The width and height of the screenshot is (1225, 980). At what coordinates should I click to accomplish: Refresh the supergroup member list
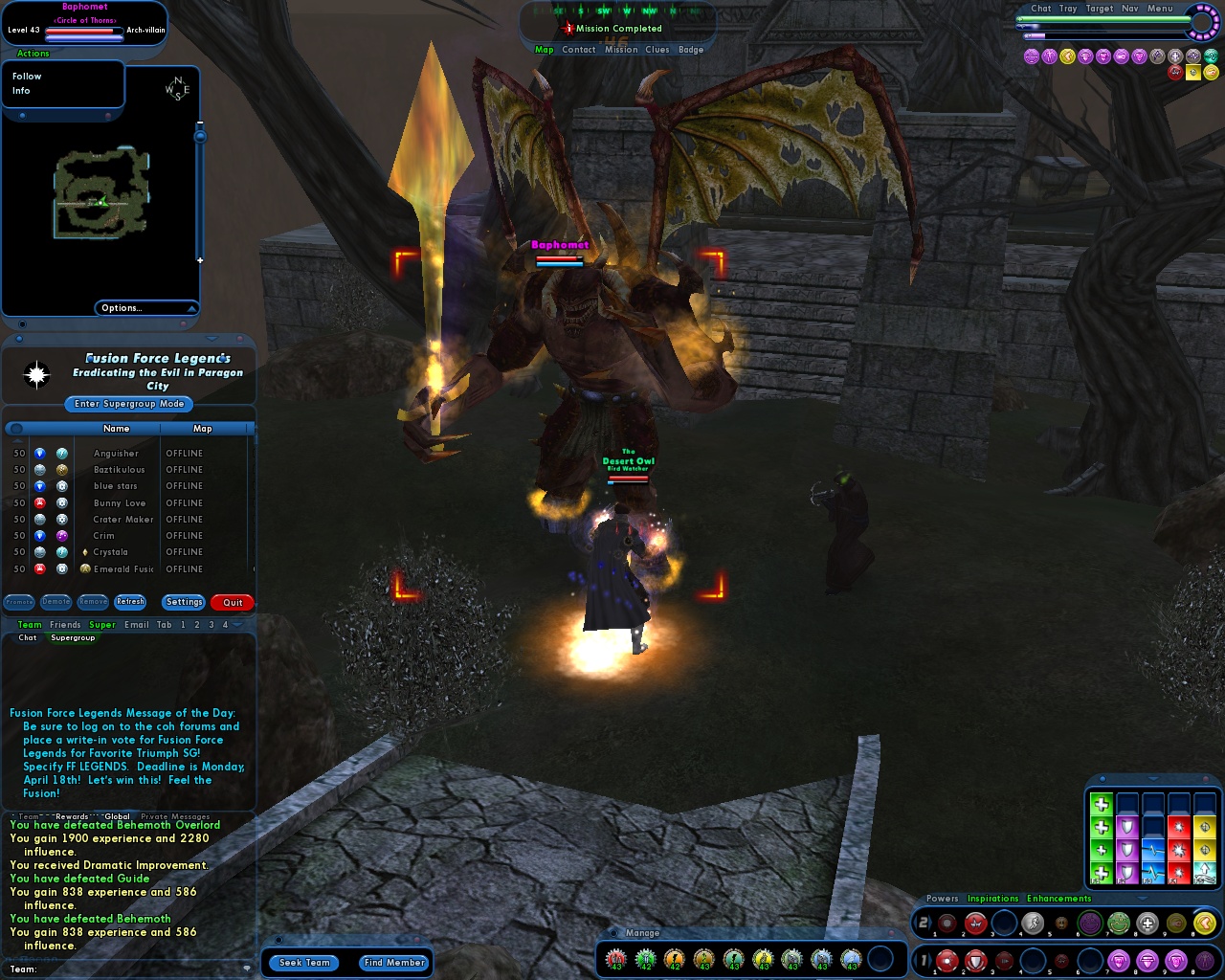tap(130, 602)
